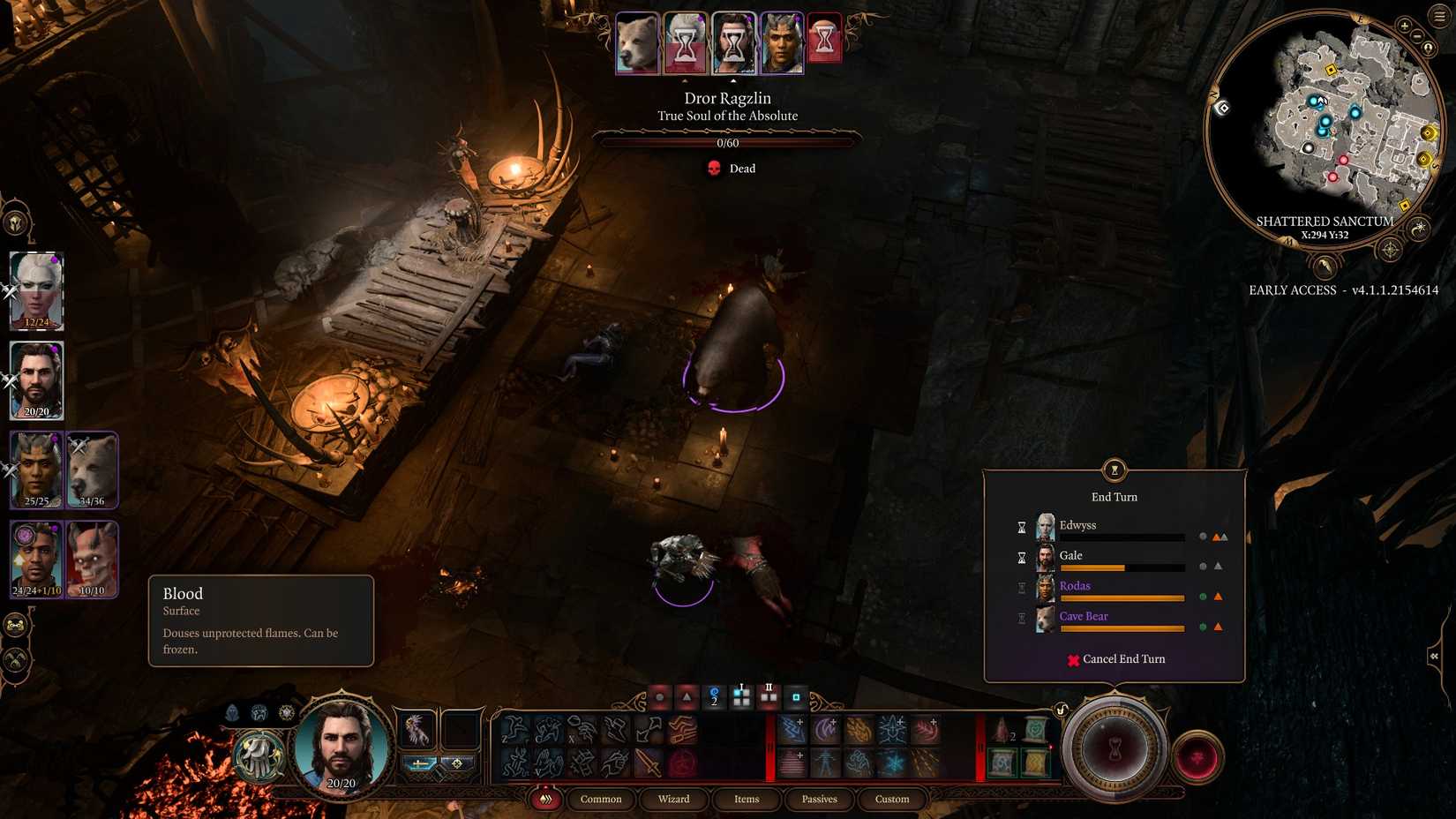The image size is (1456, 819).
Task: Click the purple crescent spell icon in hotbar
Action: [x=824, y=730]
